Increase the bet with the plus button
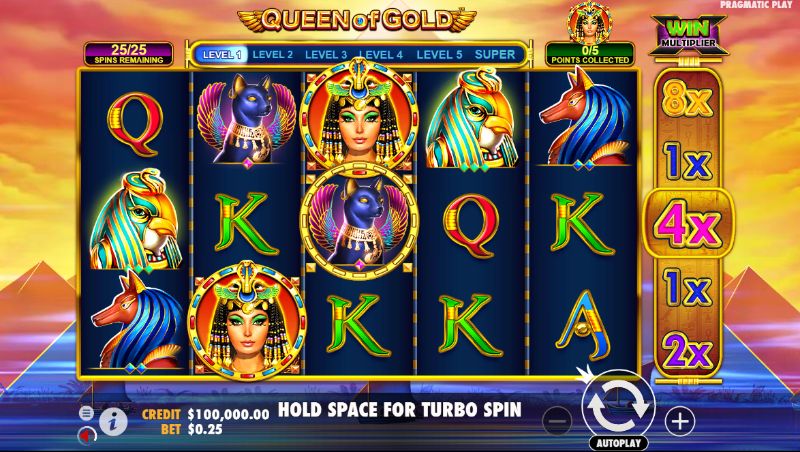 click(x=680, y=421)
